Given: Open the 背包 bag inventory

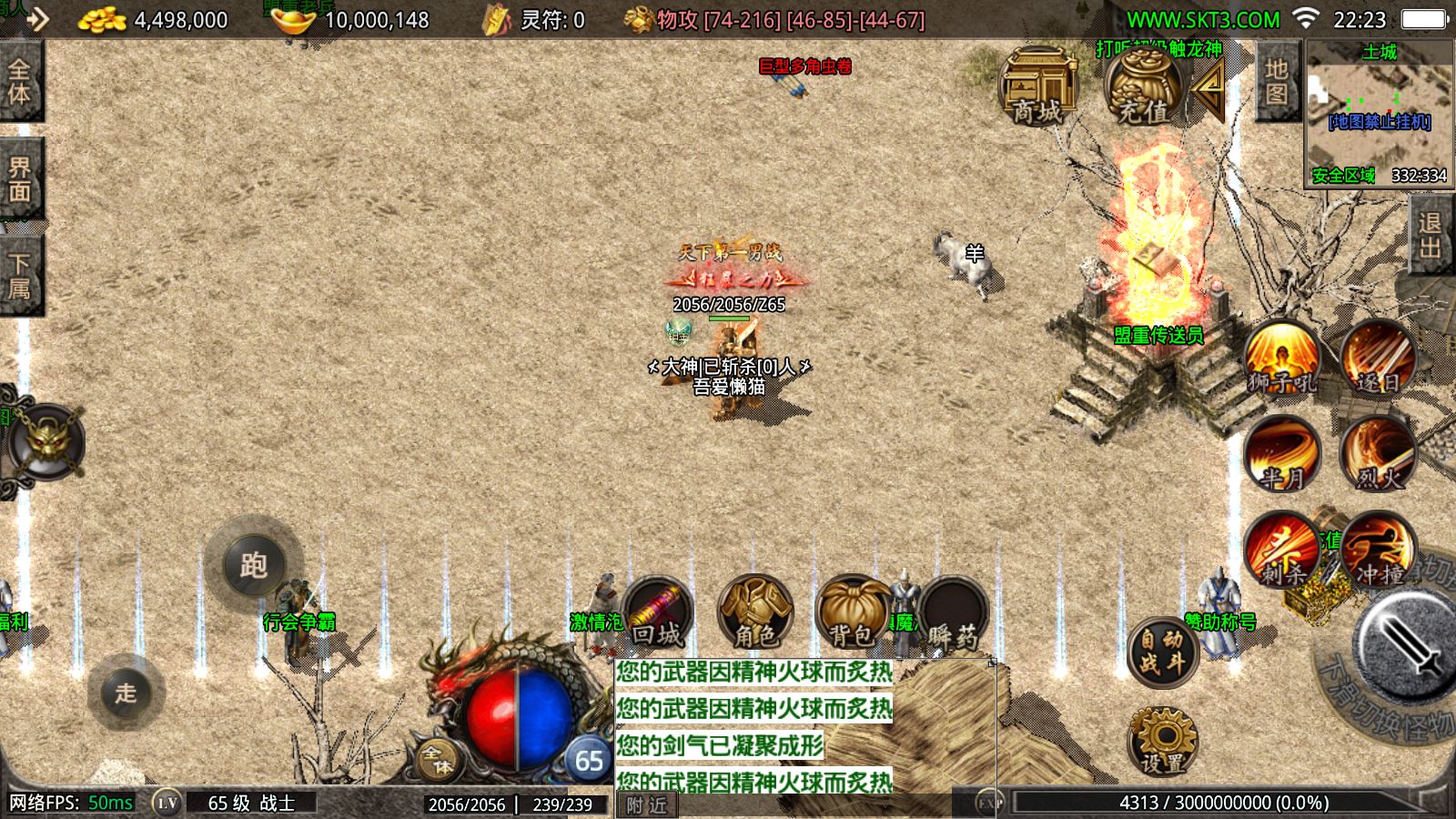Looking at the screenshot, I should click(853, 612).
